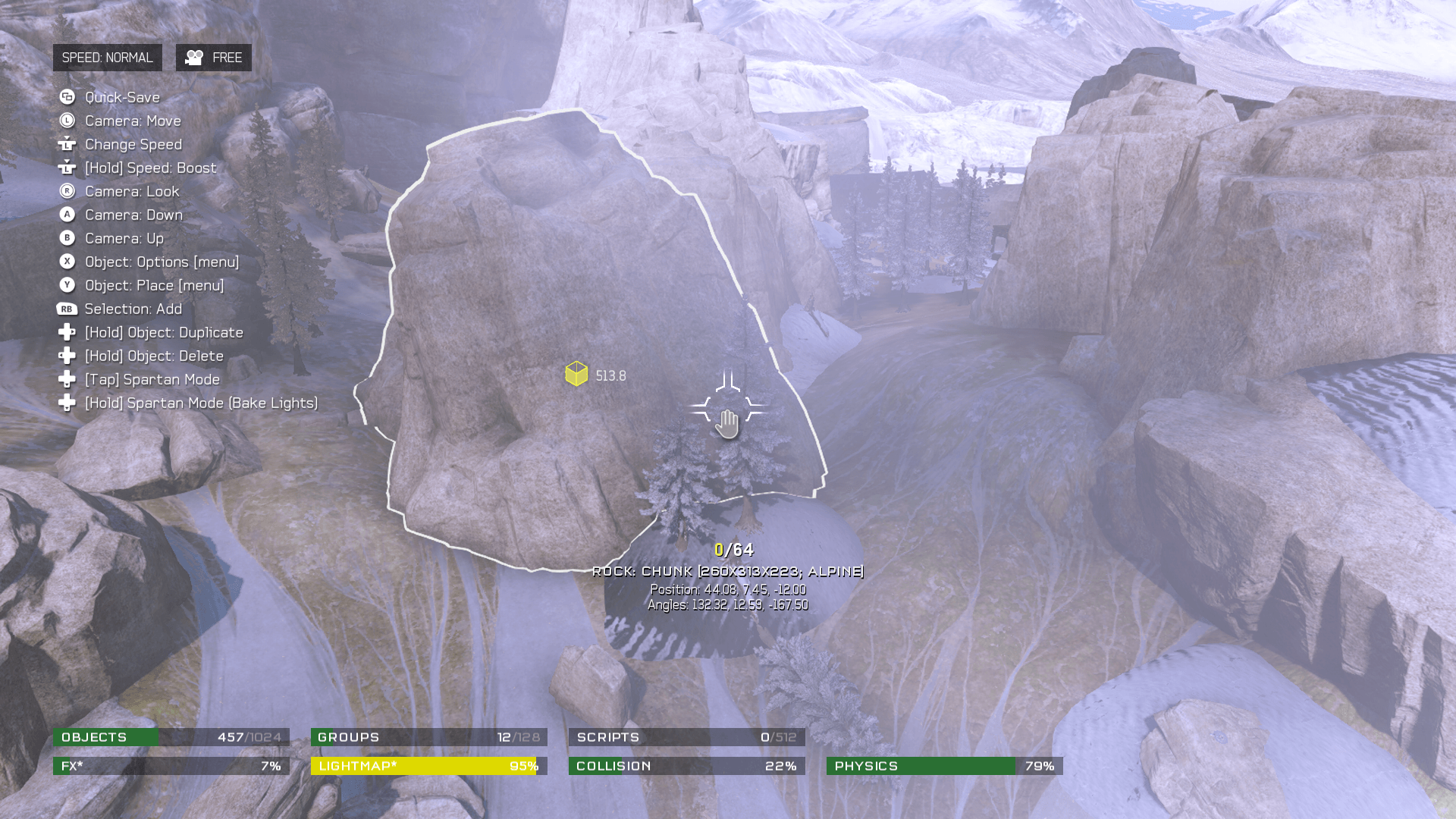The width and height of the screenshot is (1456, 819).
Task: Click the LIGHTMAP 95% progress bar
Action: tap(428, 766)
